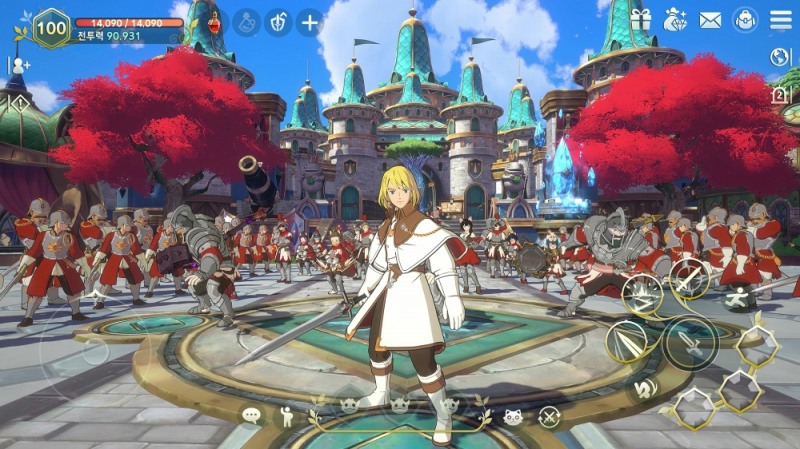Tap the level 100 character badge

point(52,27)
